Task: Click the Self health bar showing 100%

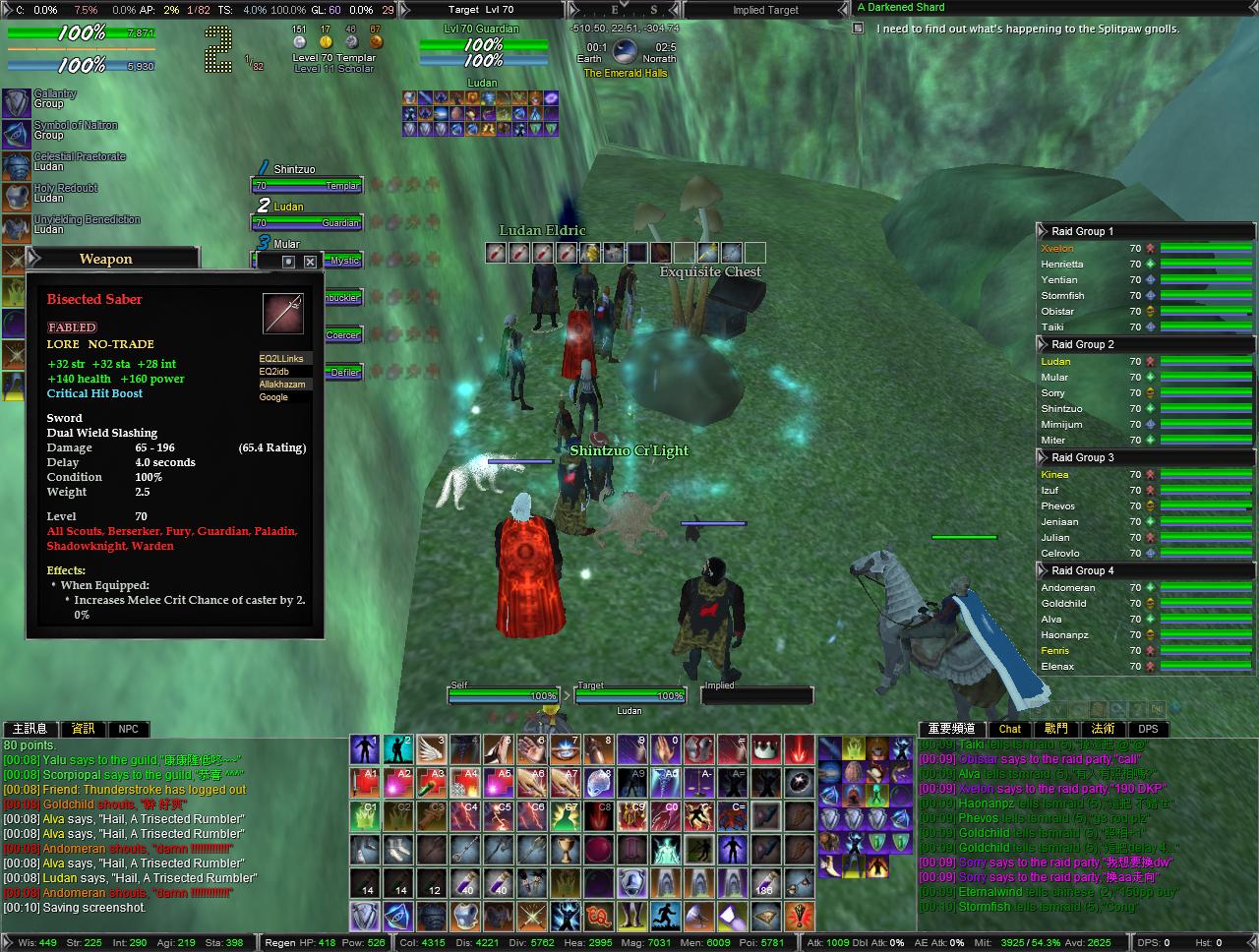Action: [x=504, y=694]
